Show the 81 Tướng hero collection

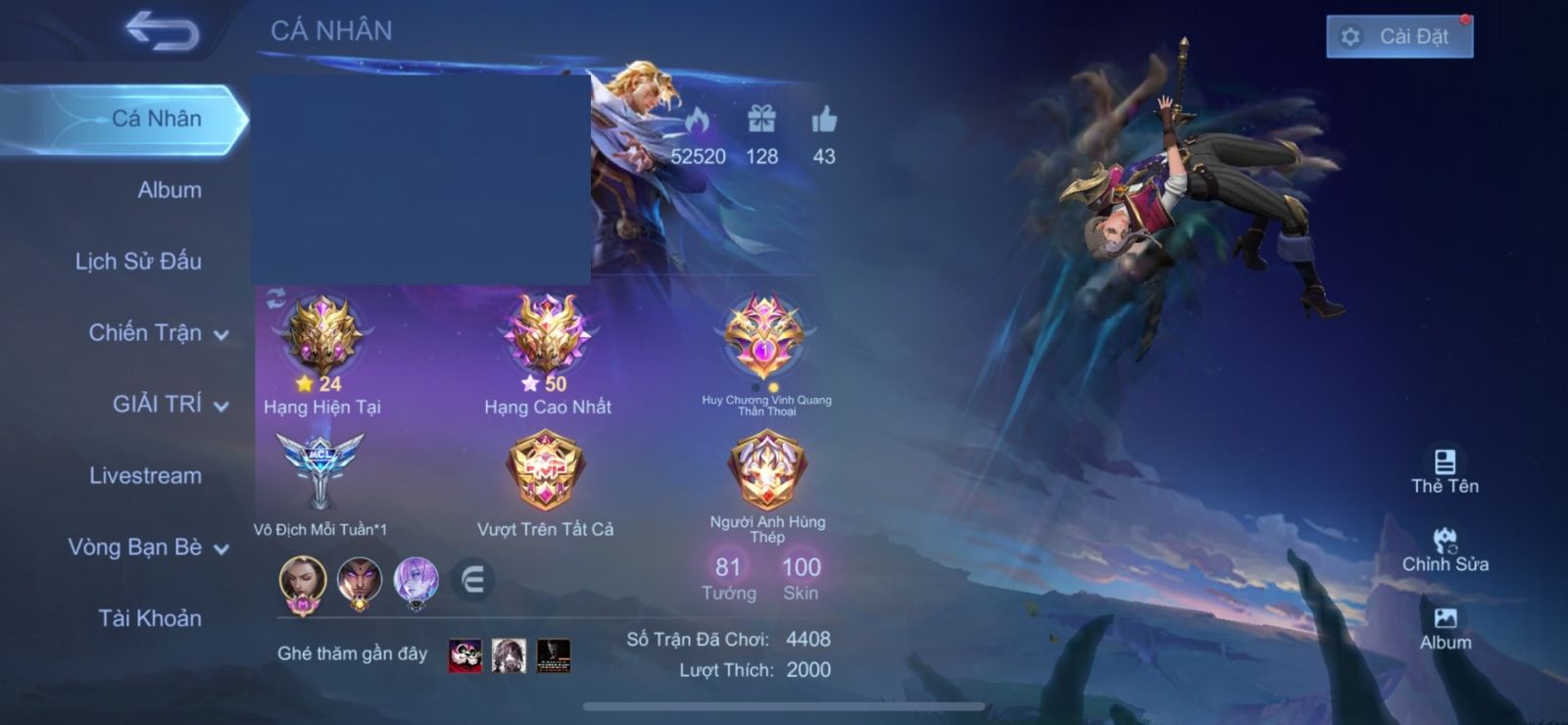[728, 577]
